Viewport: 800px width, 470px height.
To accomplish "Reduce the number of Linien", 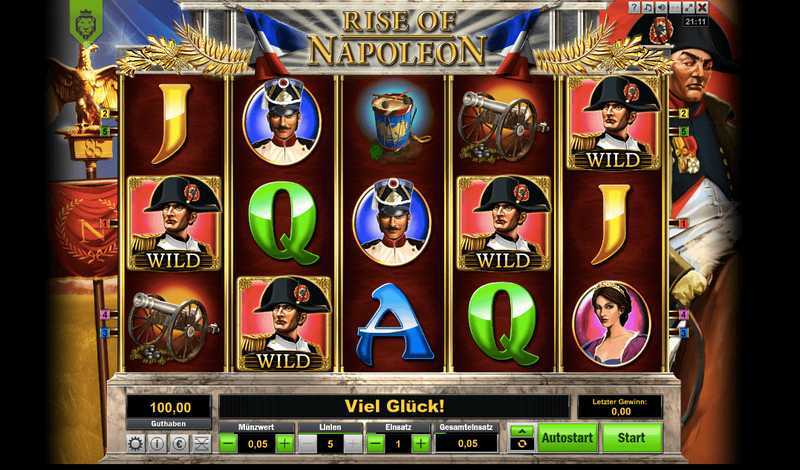I will (307, 443).
